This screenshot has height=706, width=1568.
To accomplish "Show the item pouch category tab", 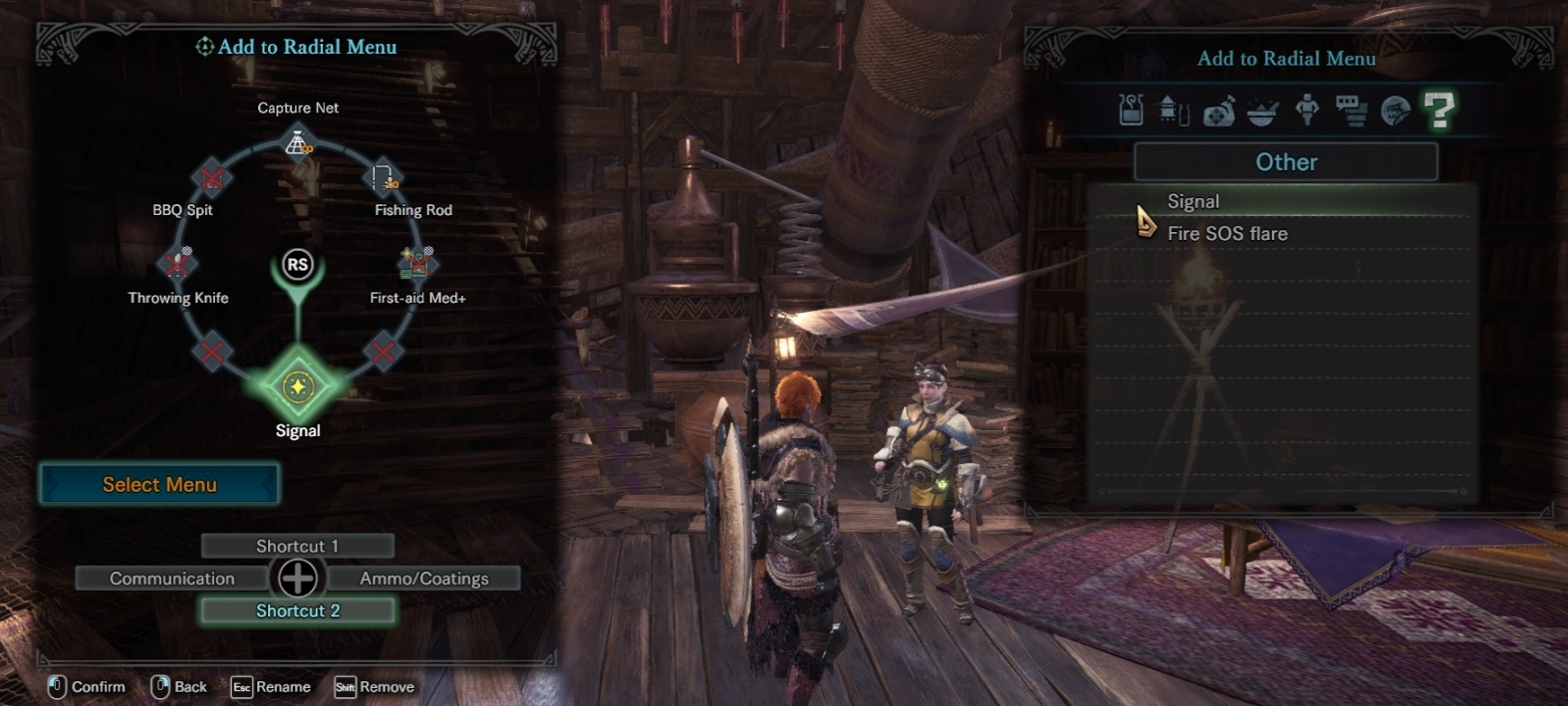I will click(1218, 111).
